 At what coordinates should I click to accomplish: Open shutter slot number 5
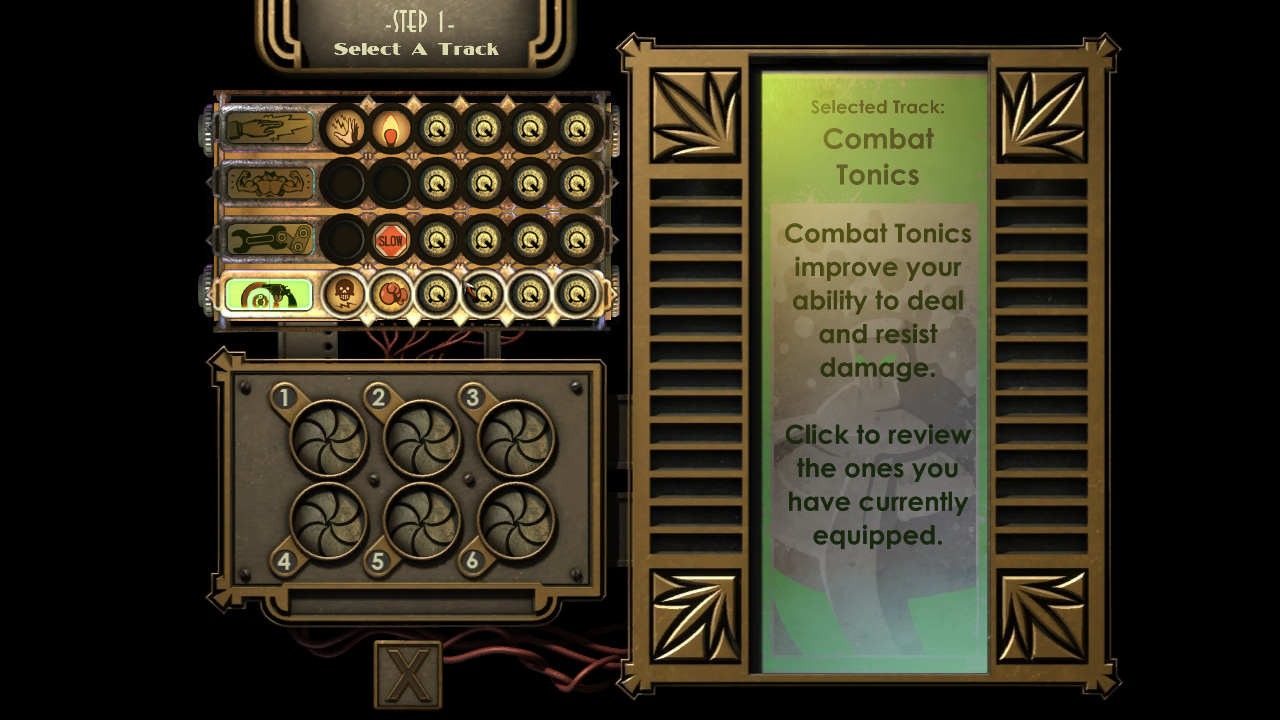coord(422,521)
